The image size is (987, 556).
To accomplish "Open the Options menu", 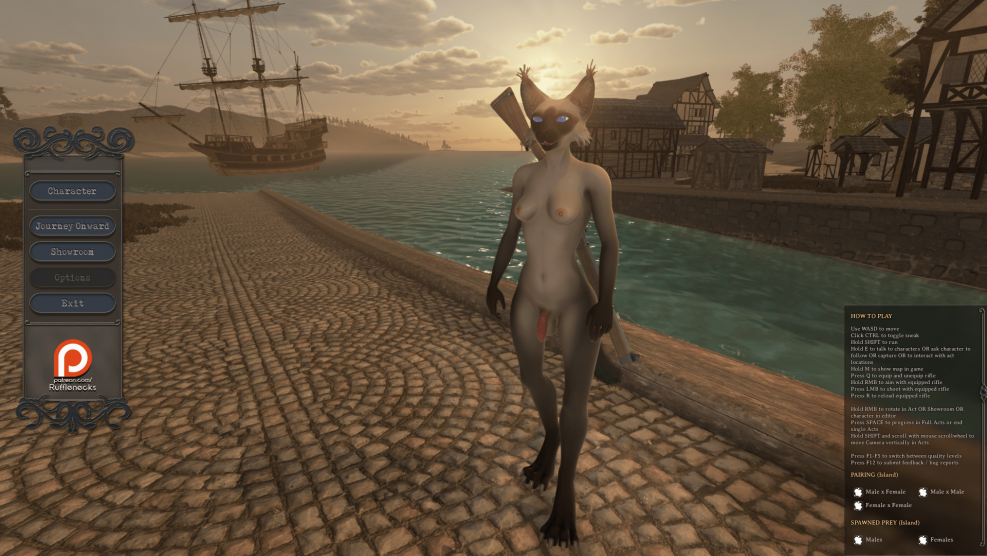I will pyautogui.click(x=72, y=278).
